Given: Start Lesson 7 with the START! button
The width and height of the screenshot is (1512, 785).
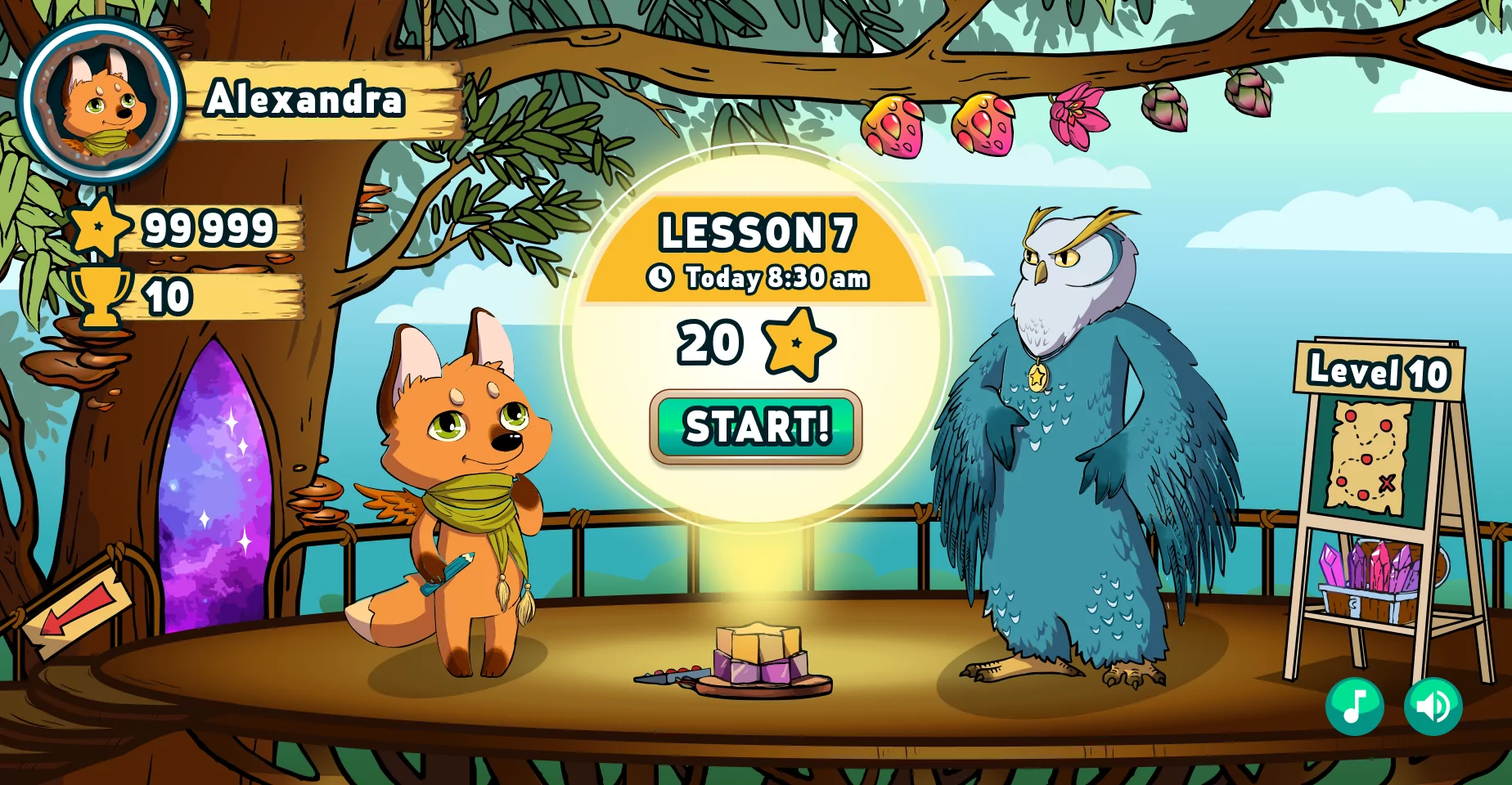Looking at the screenshot, I should 756,427.
